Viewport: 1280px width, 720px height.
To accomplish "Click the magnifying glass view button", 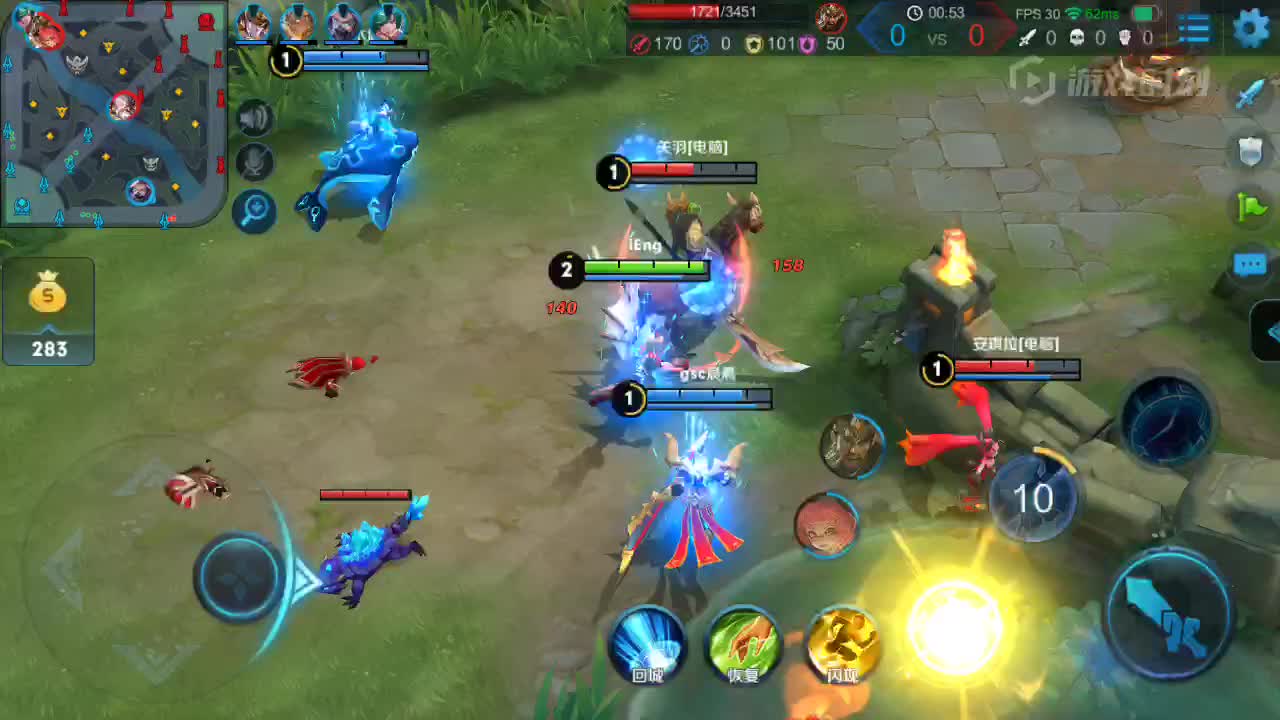I will click(255, 210).
